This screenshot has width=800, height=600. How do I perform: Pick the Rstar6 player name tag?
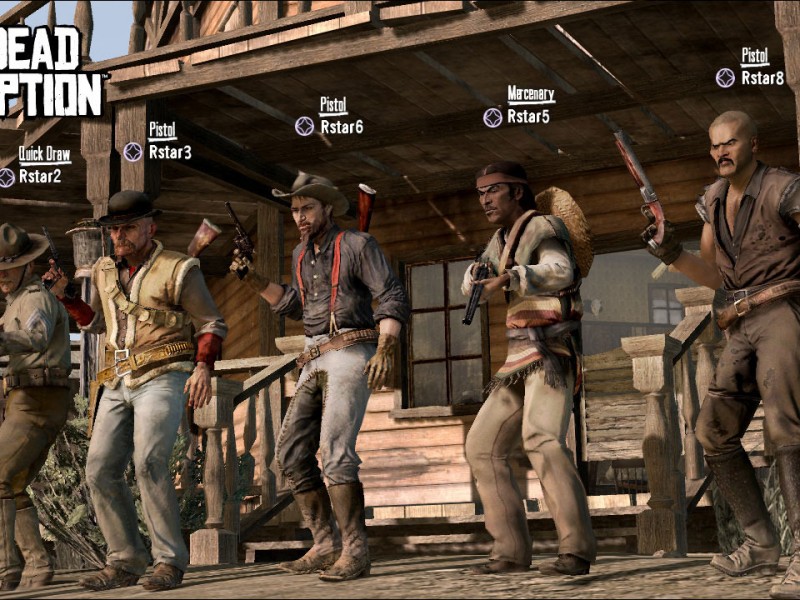coord(341,127)
